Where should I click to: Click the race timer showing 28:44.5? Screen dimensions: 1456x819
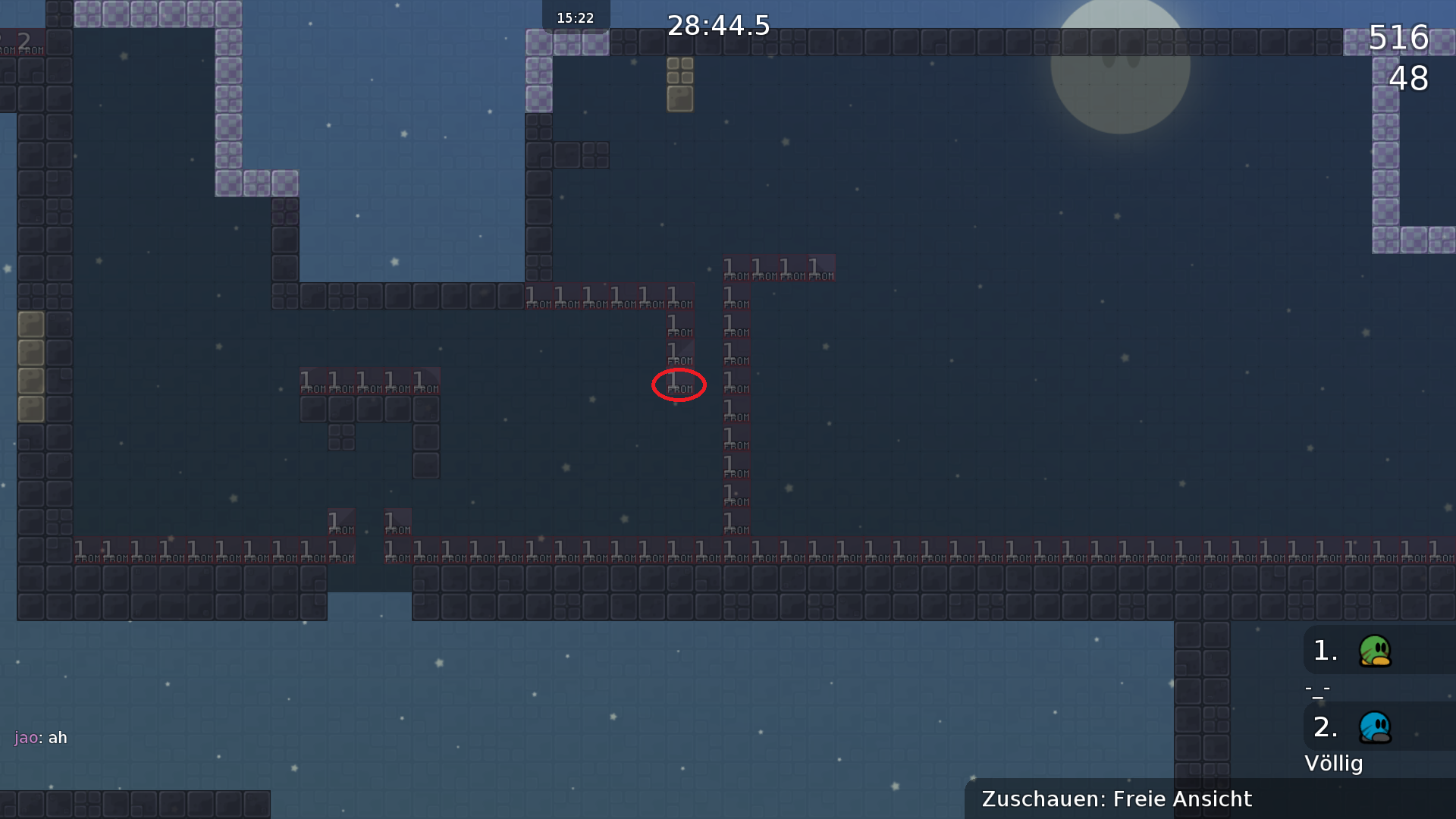pos(718,26)
